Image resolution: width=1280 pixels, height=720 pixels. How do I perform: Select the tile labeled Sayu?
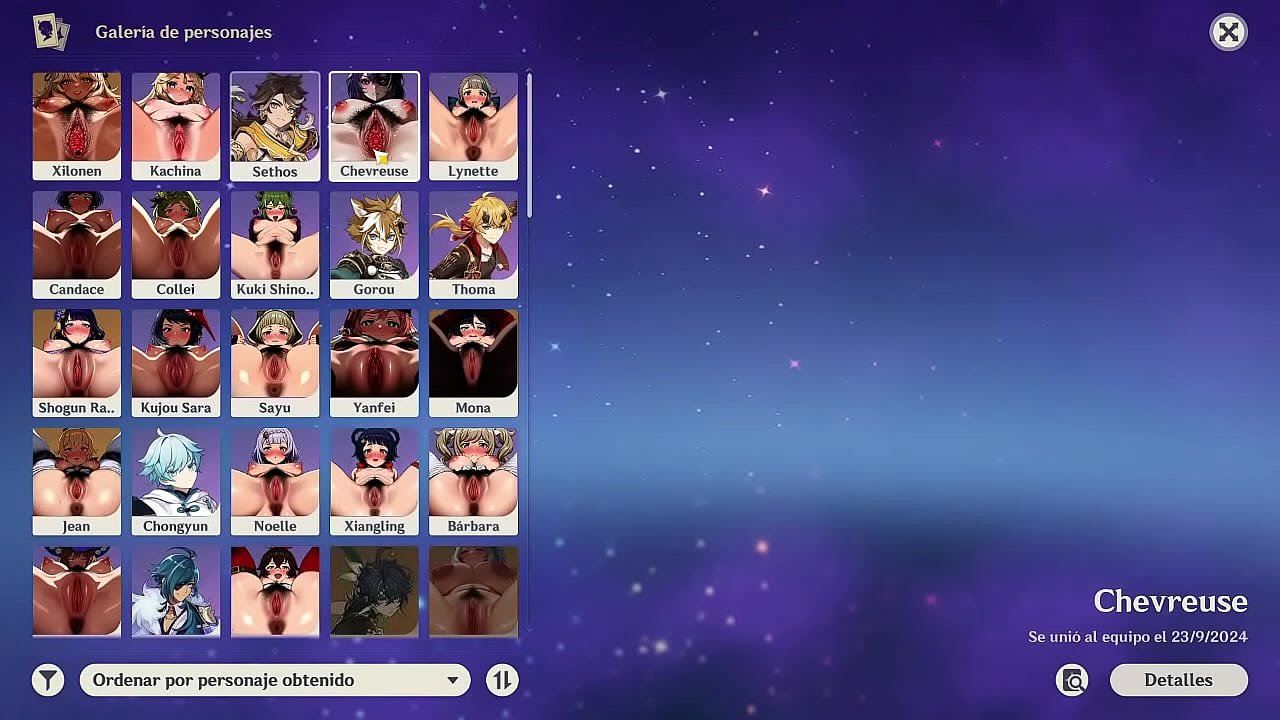[275, 362]
